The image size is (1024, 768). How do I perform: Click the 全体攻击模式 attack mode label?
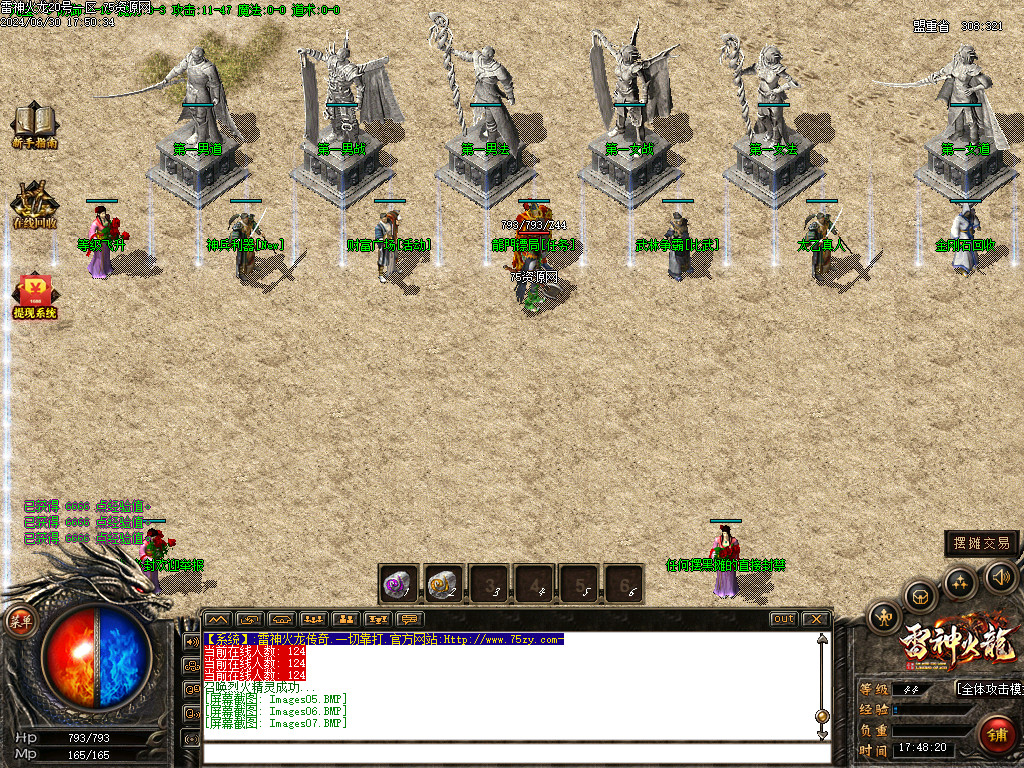coord(990,689)
